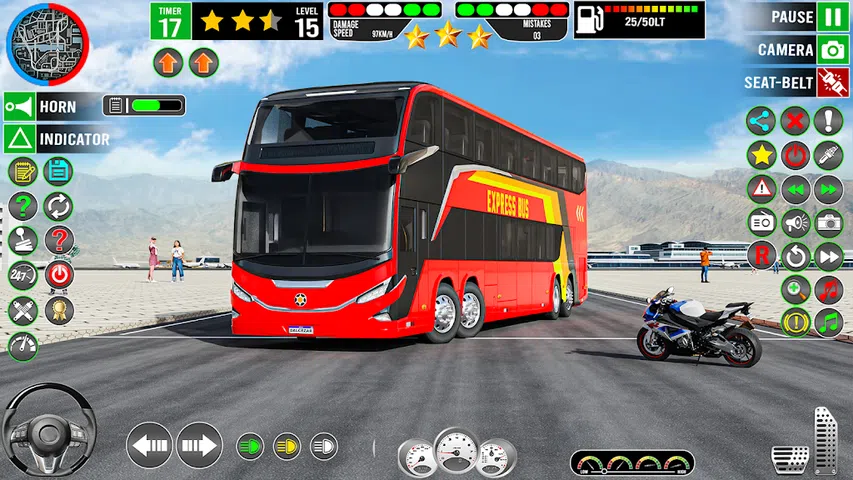Select the yellow star icon
The height and width of the screenshot is (480, 853).
761,155
